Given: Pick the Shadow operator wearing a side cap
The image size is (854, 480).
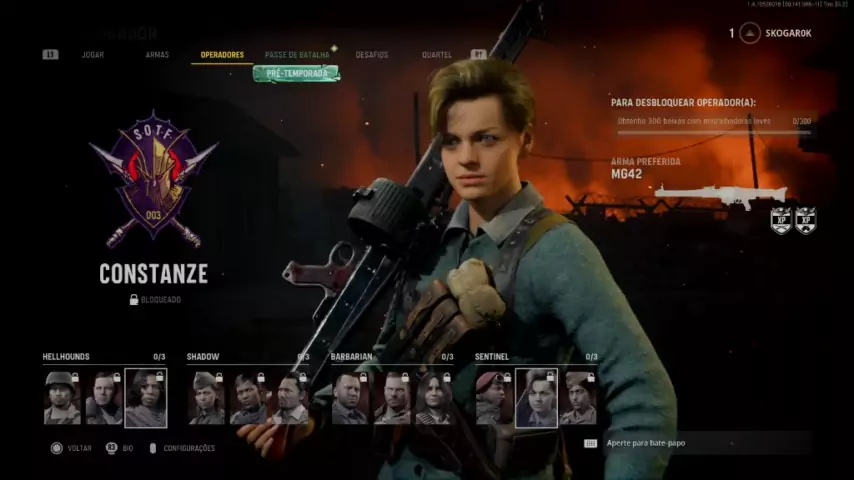Looking at the screenshot, I should click(207, 398).
